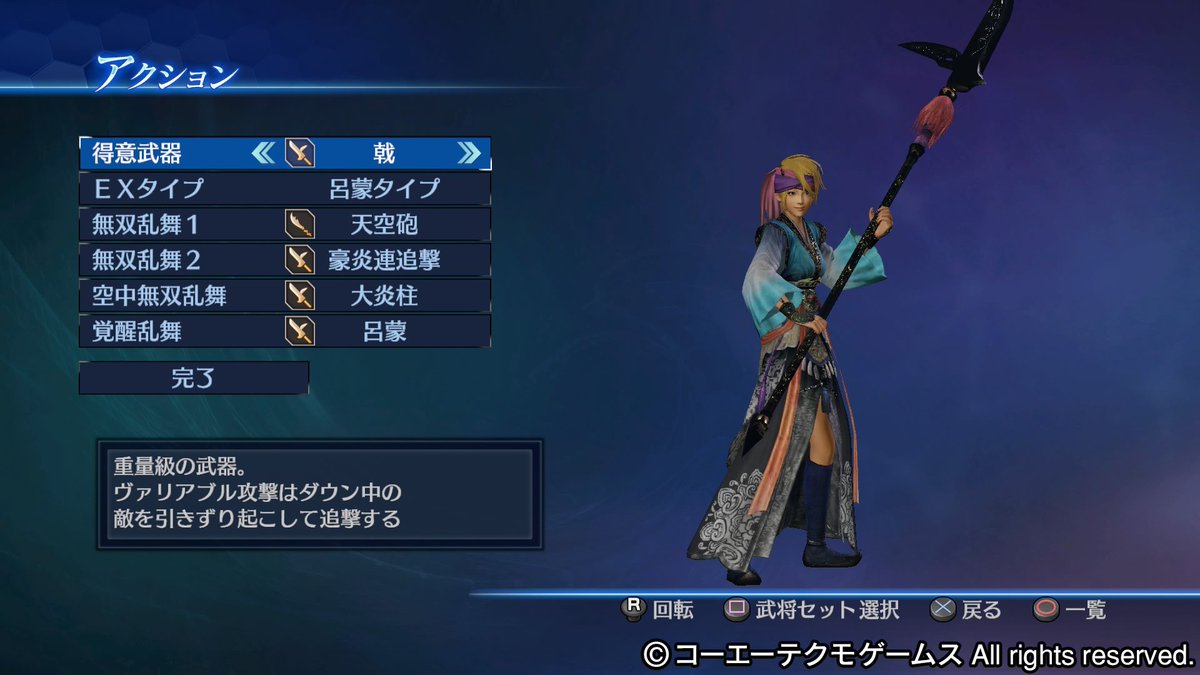Choose the 無双乱舞1 天空砲 row

pos(285,224)
